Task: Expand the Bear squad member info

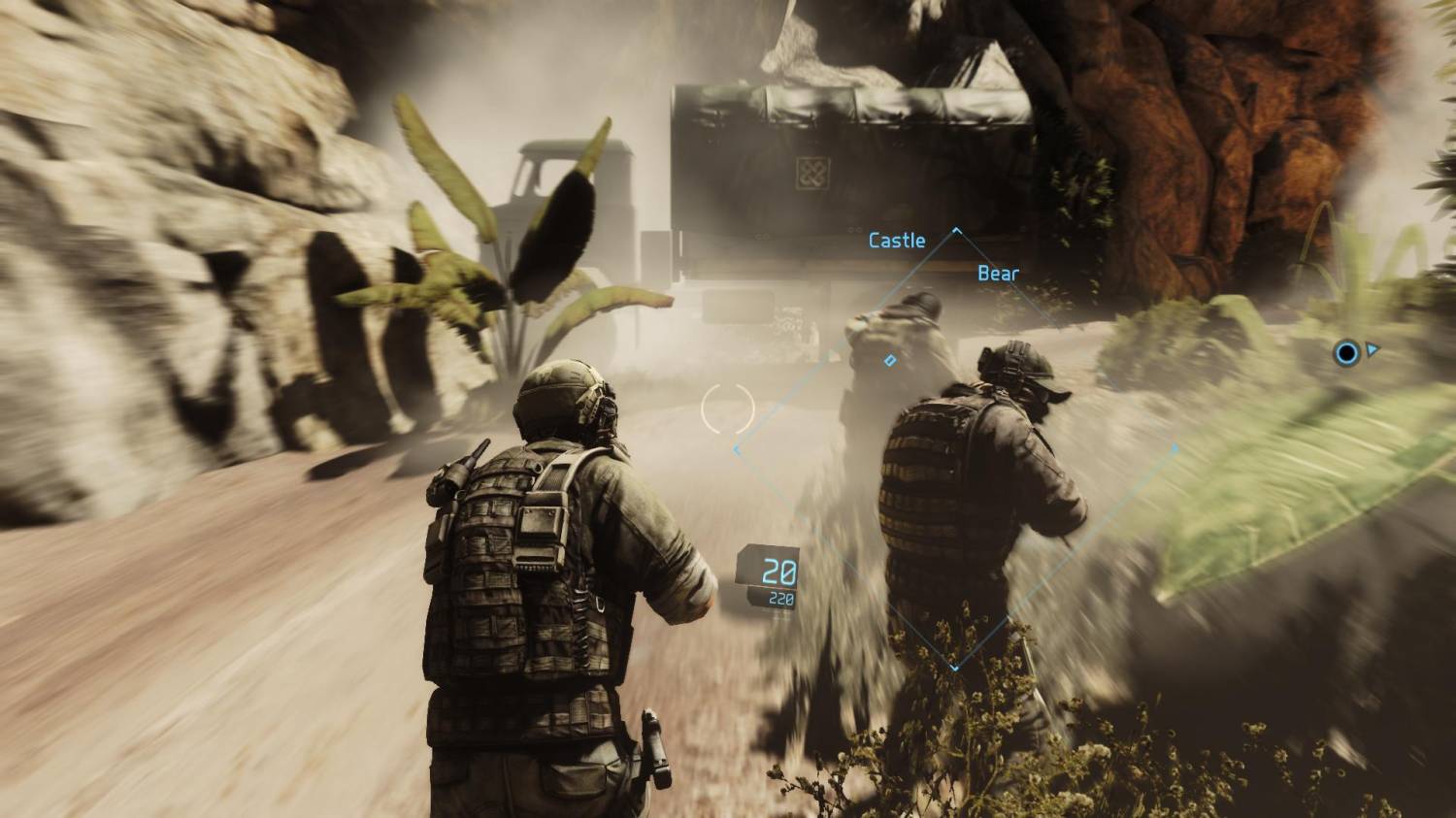Action: point(998,274)
